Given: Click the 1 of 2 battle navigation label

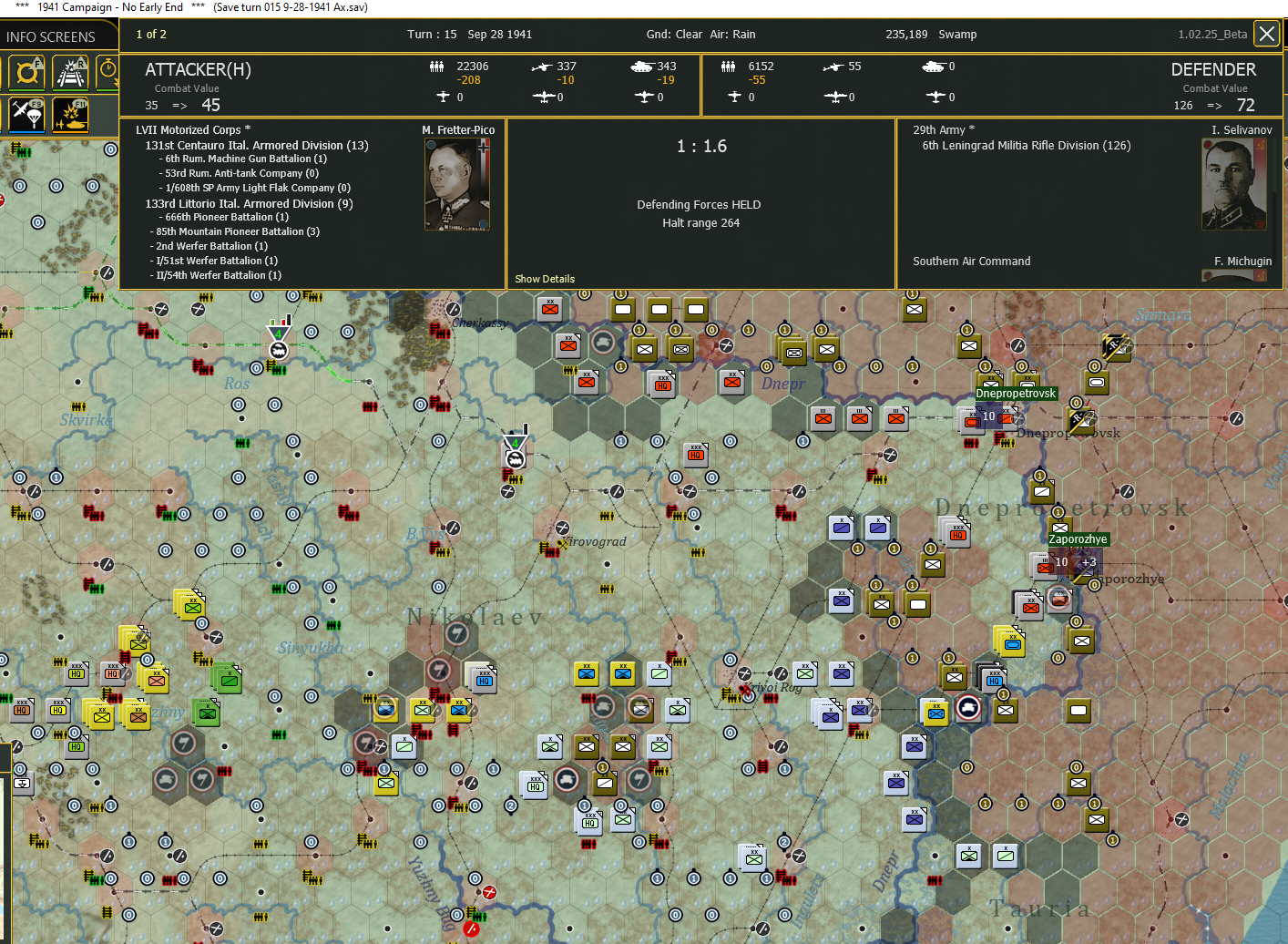Looking at the screenshot, I should pos(150,34).
